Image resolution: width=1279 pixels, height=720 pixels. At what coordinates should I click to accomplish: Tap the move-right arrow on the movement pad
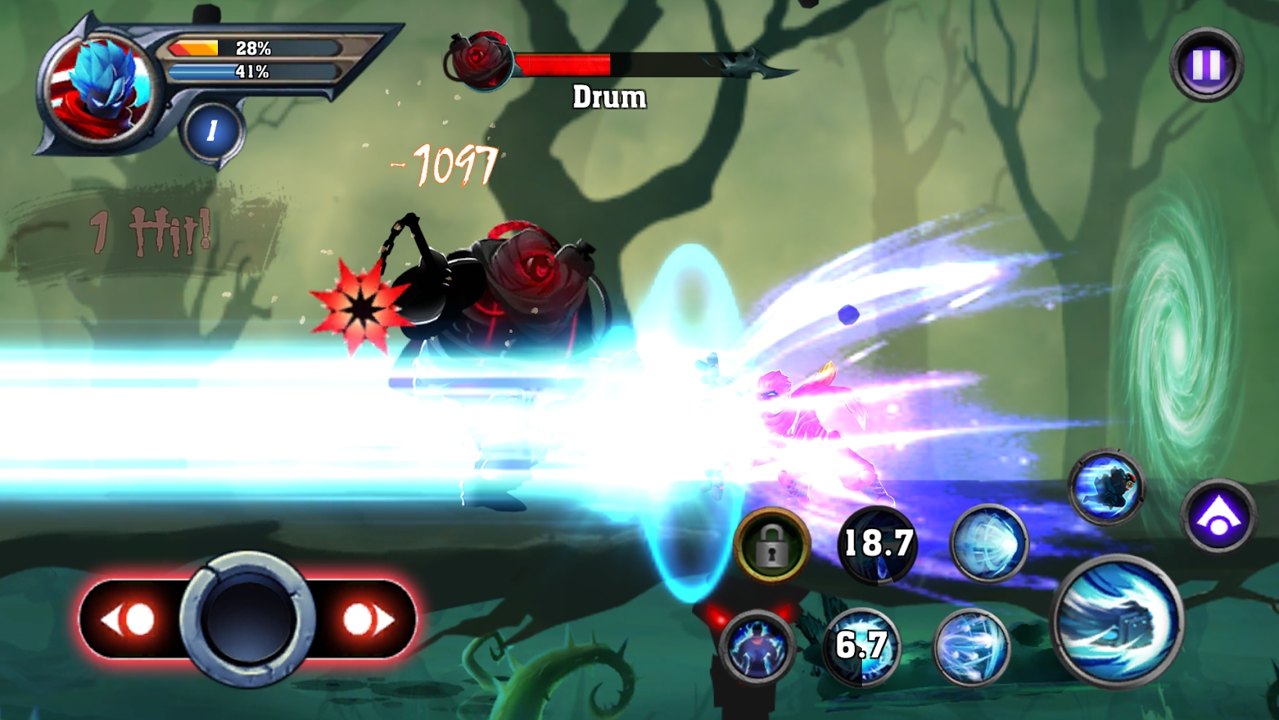point(366,620)
